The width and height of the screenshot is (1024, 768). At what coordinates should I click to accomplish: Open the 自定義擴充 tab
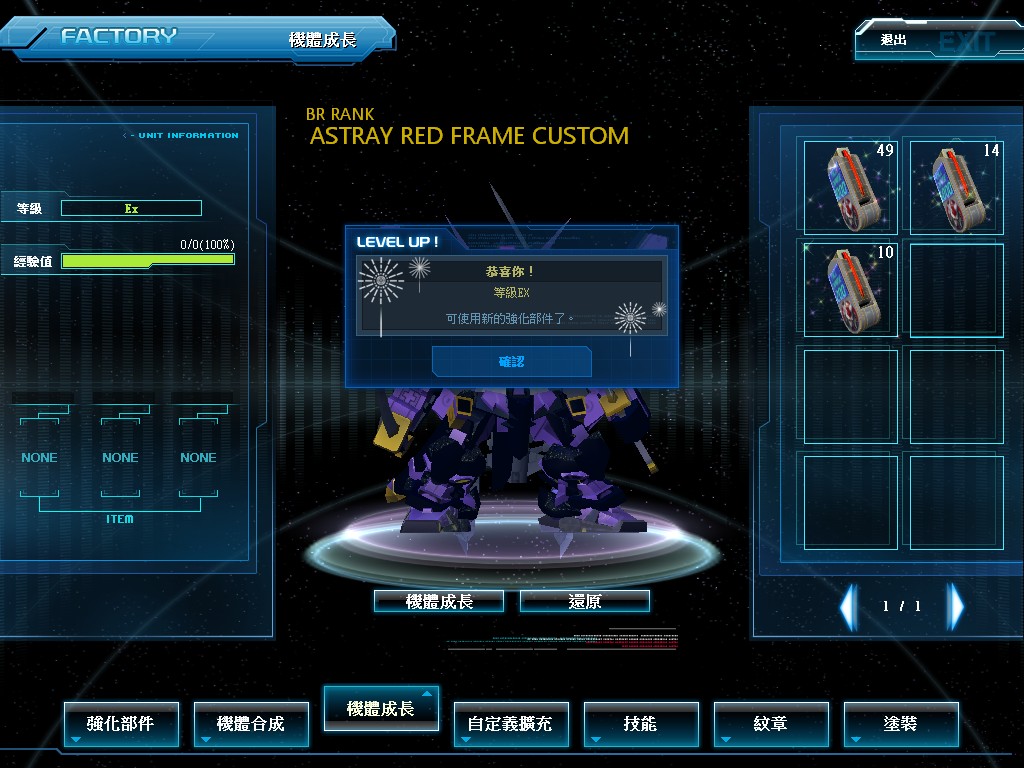tap(510, 723)
